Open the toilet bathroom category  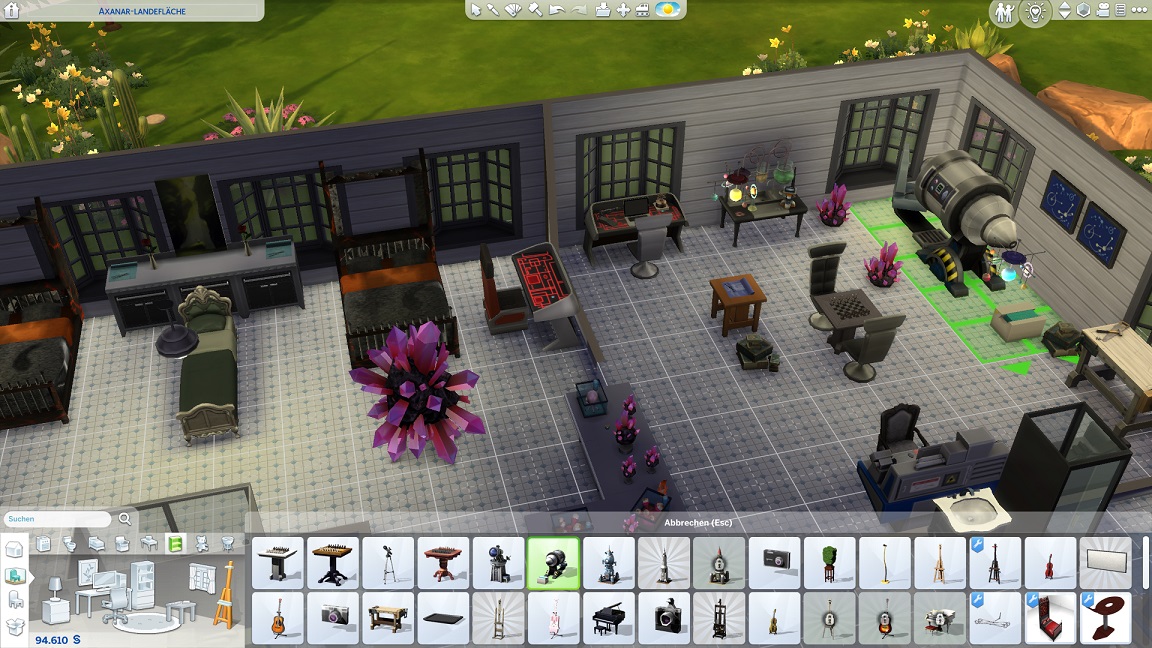coord(70,543)
